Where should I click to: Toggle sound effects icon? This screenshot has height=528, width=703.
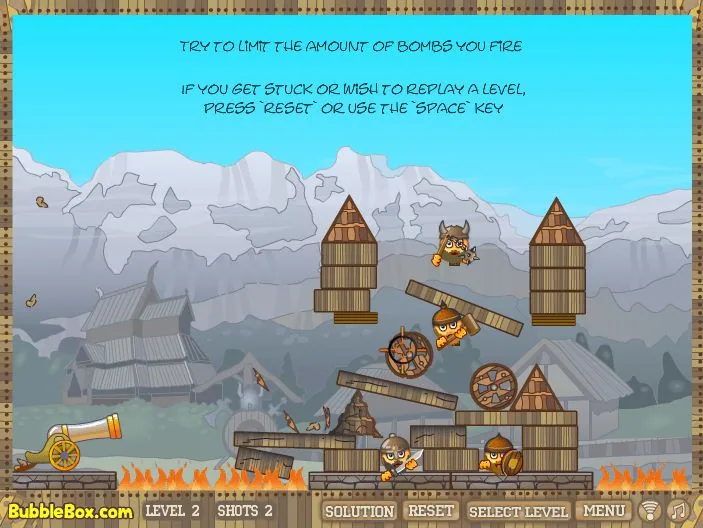pos(650,511)
